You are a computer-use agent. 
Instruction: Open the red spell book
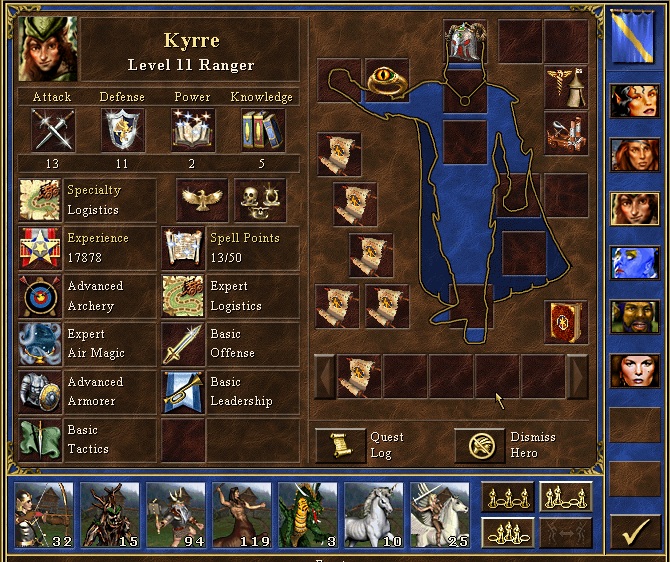tap(565, 321)
